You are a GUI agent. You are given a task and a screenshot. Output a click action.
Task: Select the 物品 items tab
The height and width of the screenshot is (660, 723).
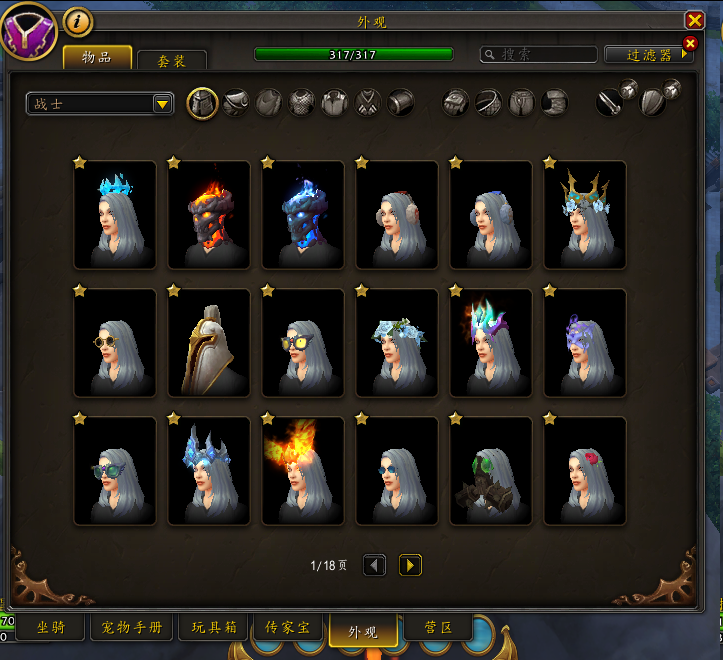point(97,57)
